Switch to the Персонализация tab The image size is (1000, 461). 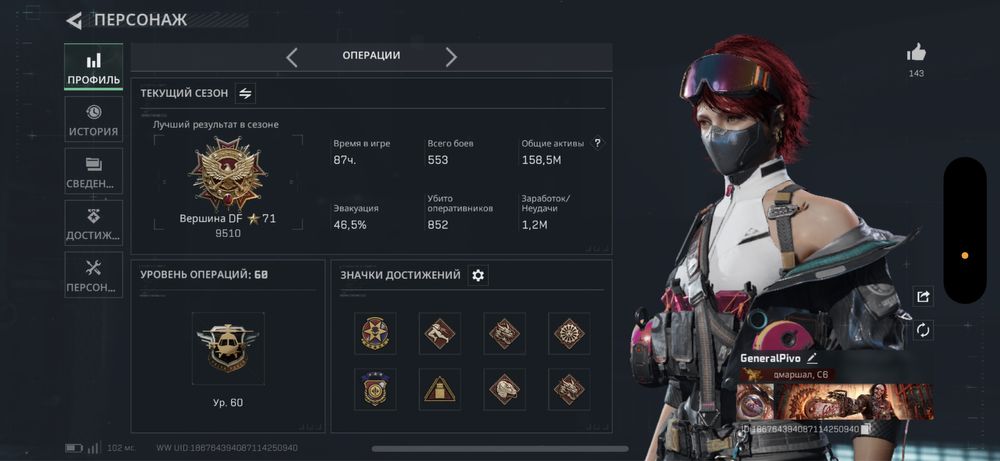coord(94,275)
